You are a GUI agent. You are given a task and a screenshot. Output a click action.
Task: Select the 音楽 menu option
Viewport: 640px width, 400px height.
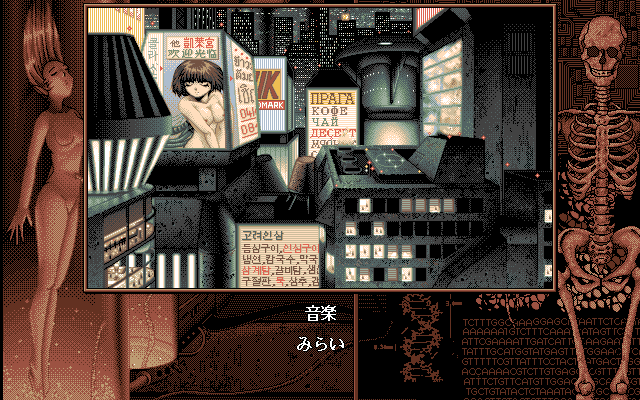320,313
